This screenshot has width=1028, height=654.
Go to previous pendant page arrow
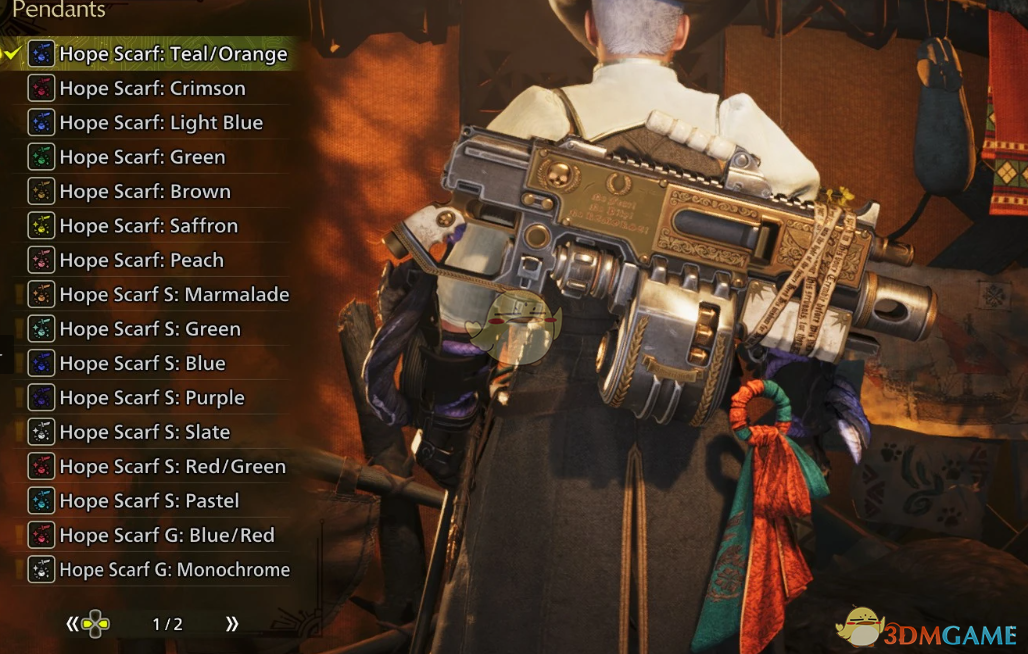click(x=72, y=624)
